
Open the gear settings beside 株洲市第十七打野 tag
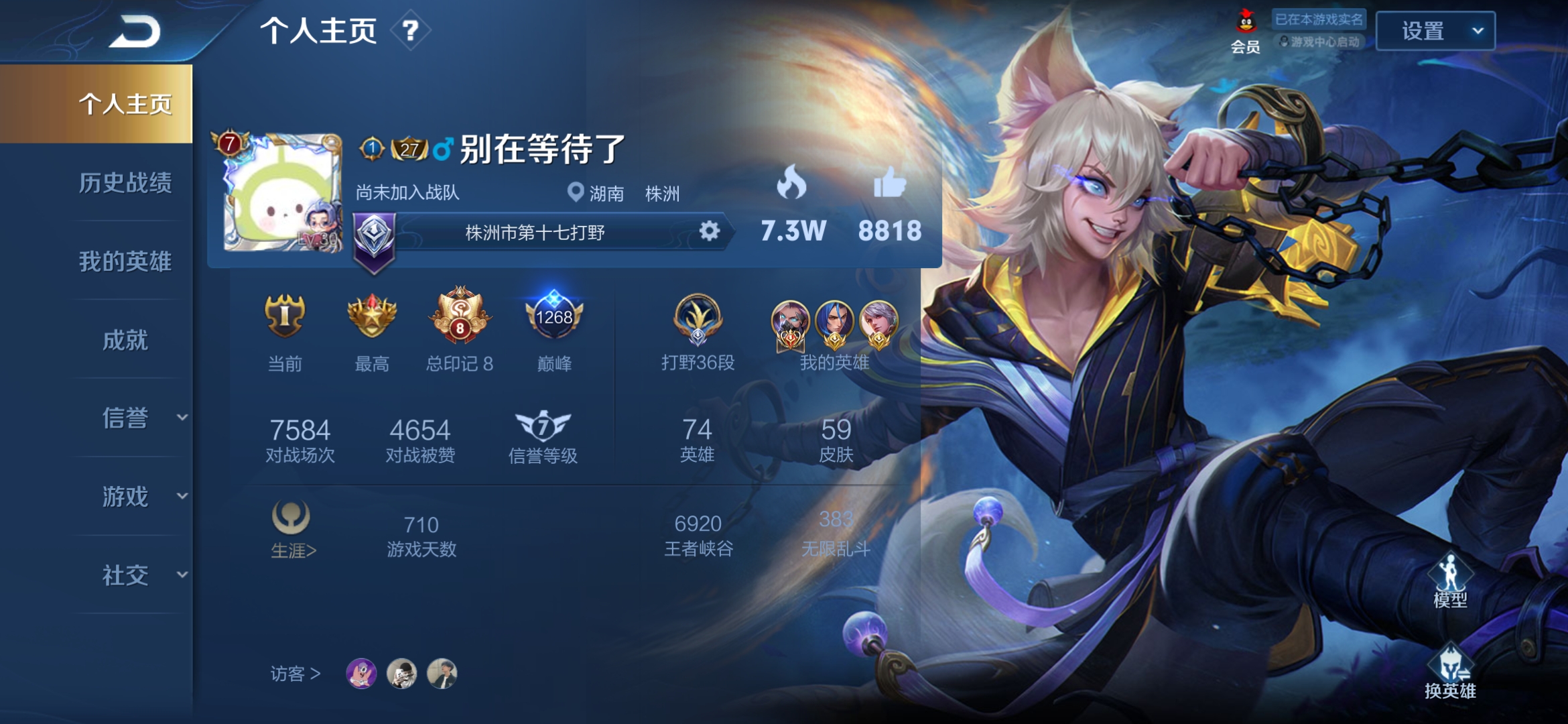[x=710, y=231]
